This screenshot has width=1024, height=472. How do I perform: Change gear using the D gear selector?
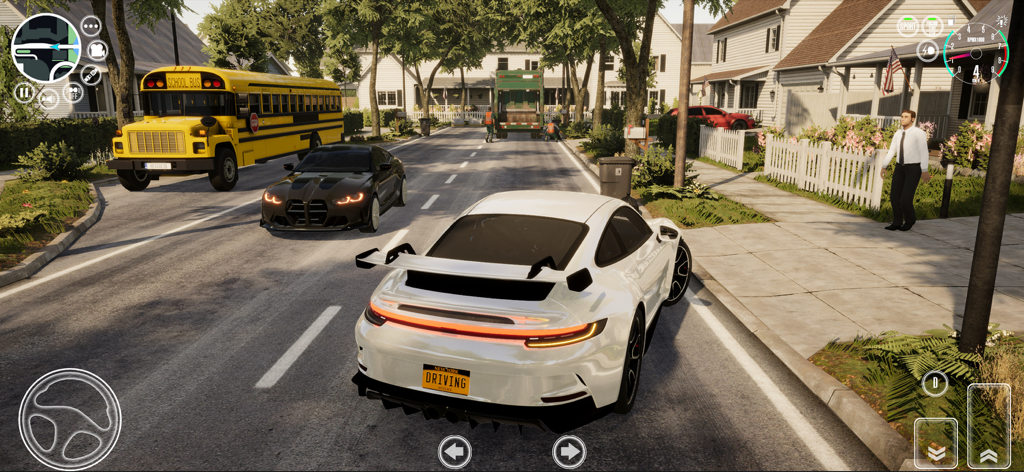[x=935, y=383]
